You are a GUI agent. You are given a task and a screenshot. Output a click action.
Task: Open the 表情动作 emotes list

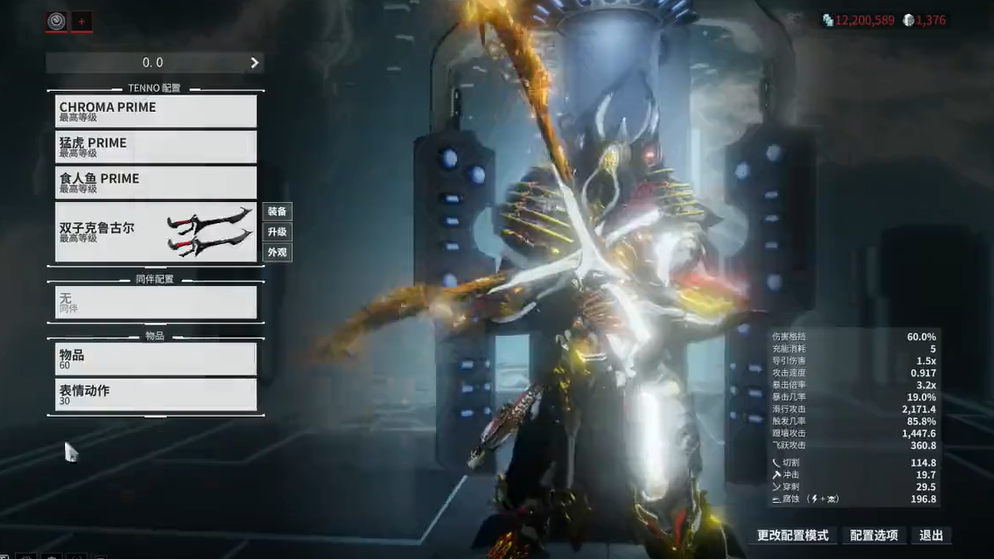point(155,395)
